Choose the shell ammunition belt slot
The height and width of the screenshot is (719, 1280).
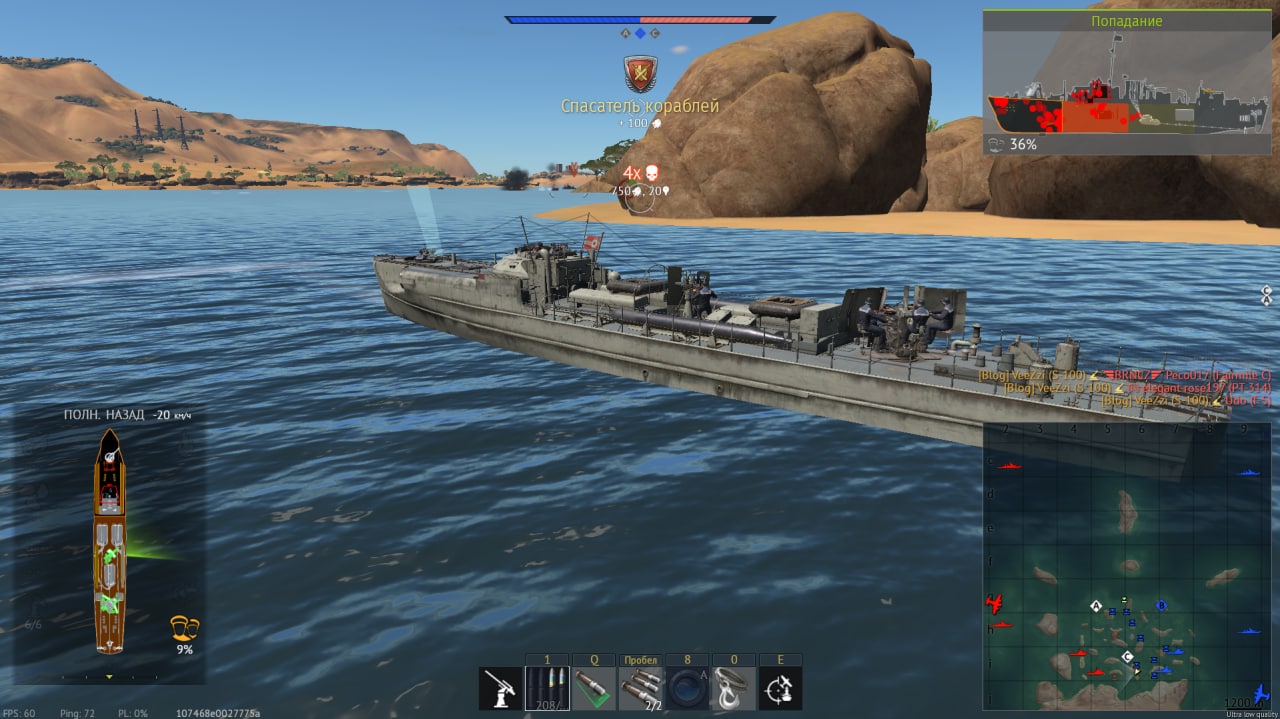tap(547, 688)
